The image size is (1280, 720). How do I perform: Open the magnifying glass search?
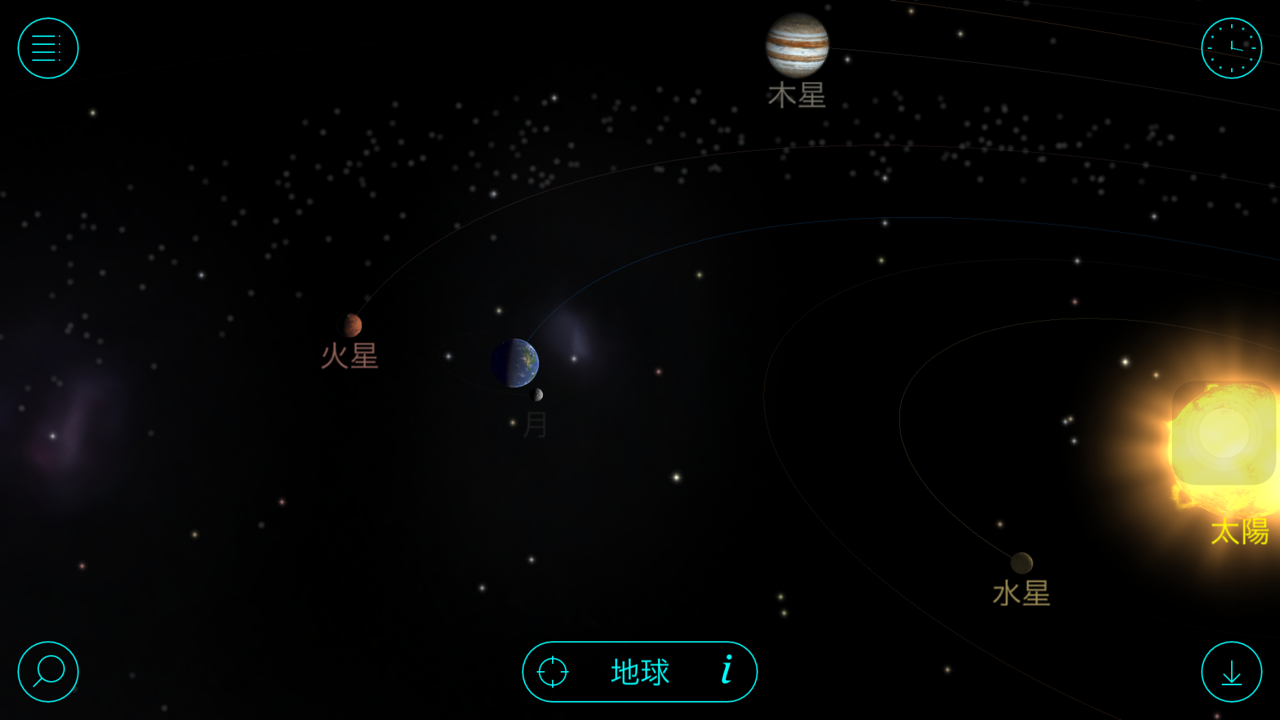[48, 671]
